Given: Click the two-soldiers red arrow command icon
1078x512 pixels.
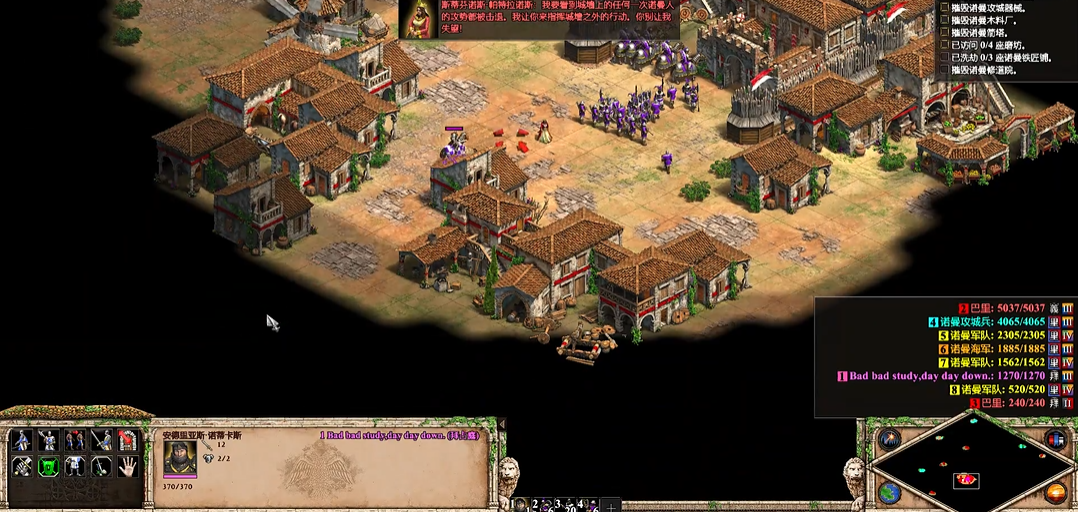Looking at the screenshot, I should (74, 440).
